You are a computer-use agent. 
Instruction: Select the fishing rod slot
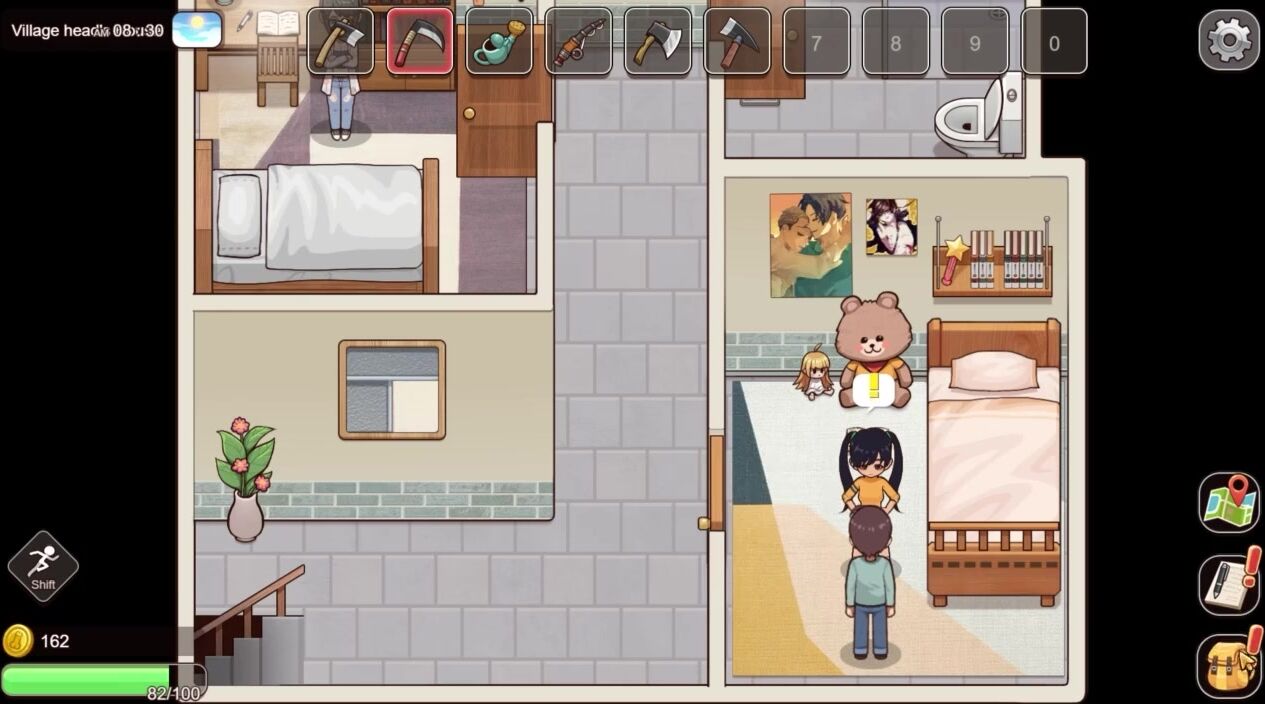coord(578,42)
